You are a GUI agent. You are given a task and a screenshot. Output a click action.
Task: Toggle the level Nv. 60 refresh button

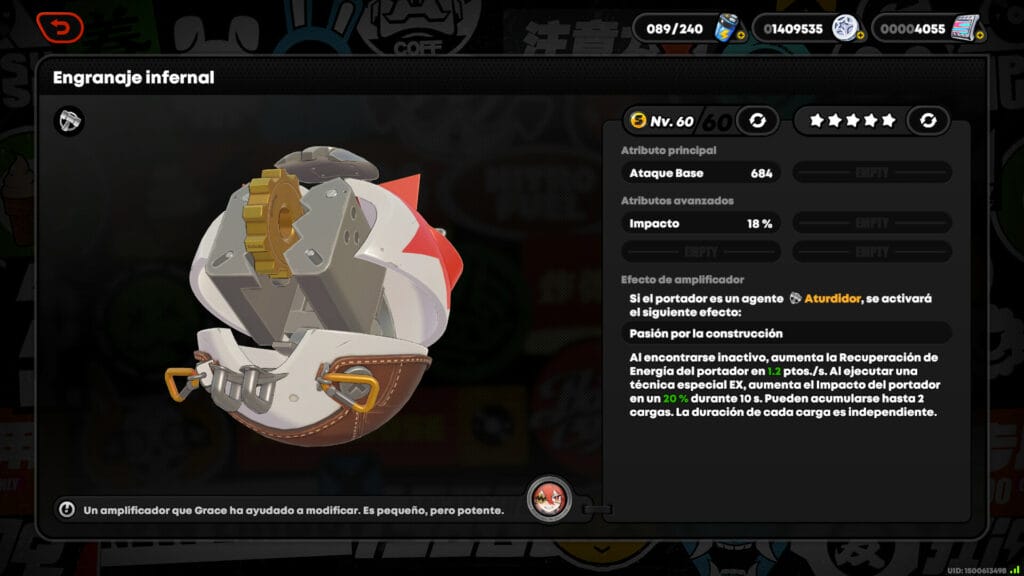757,121
